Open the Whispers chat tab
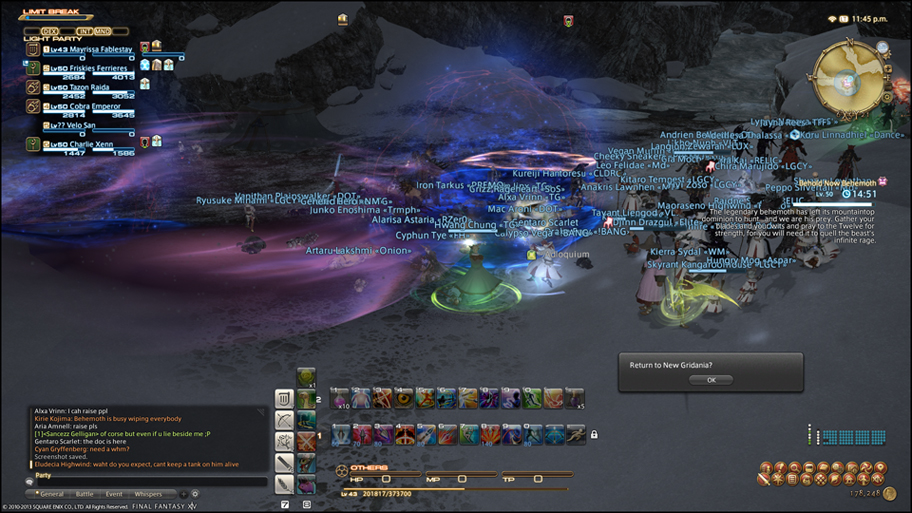The image size is (912, 513). click(x=148, y=494)
